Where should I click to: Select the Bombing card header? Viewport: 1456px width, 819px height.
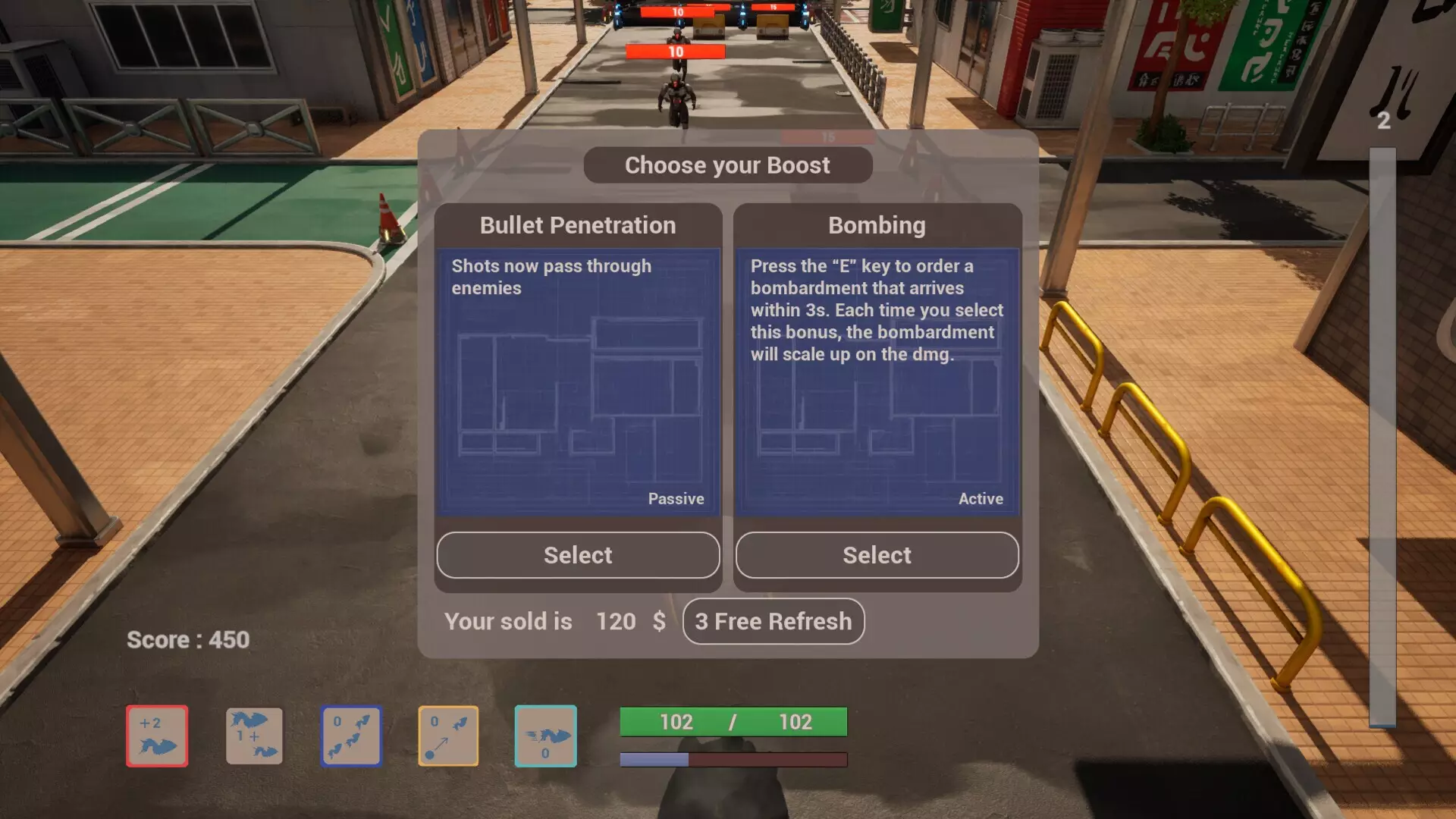click(877, 225)
